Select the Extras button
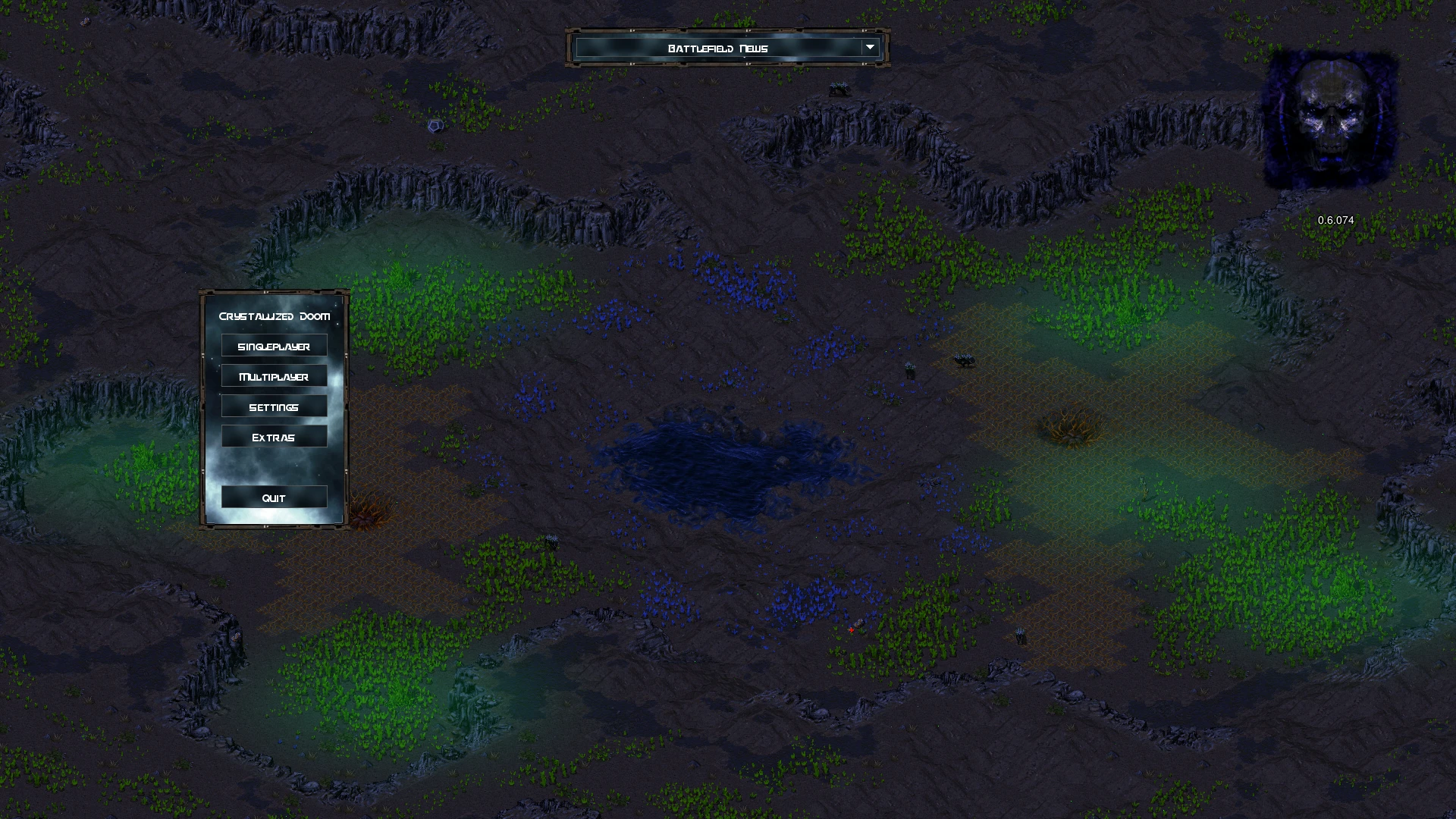The width and height of the screenshot is (1456, 819). [274, 437]
